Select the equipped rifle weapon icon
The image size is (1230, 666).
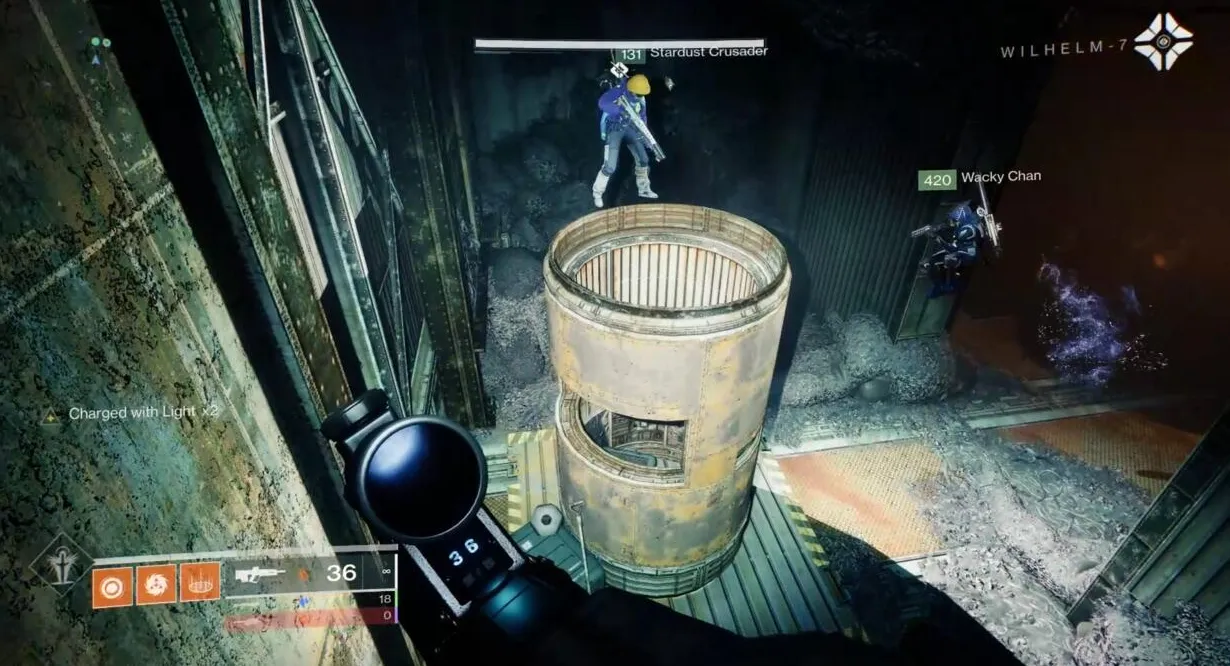click(x=260, y=575)
